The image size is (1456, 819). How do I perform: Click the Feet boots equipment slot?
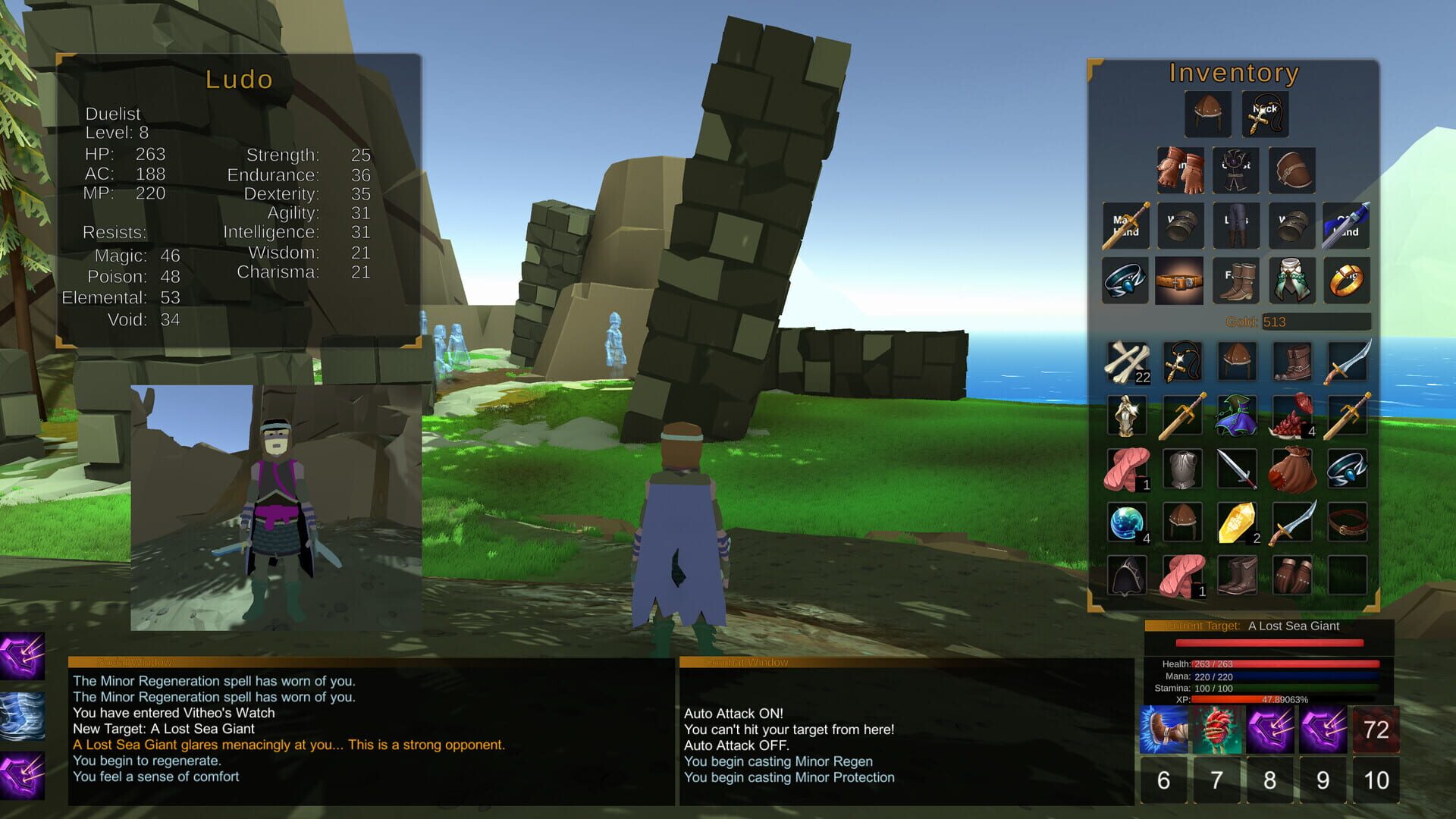(1236, 281)
